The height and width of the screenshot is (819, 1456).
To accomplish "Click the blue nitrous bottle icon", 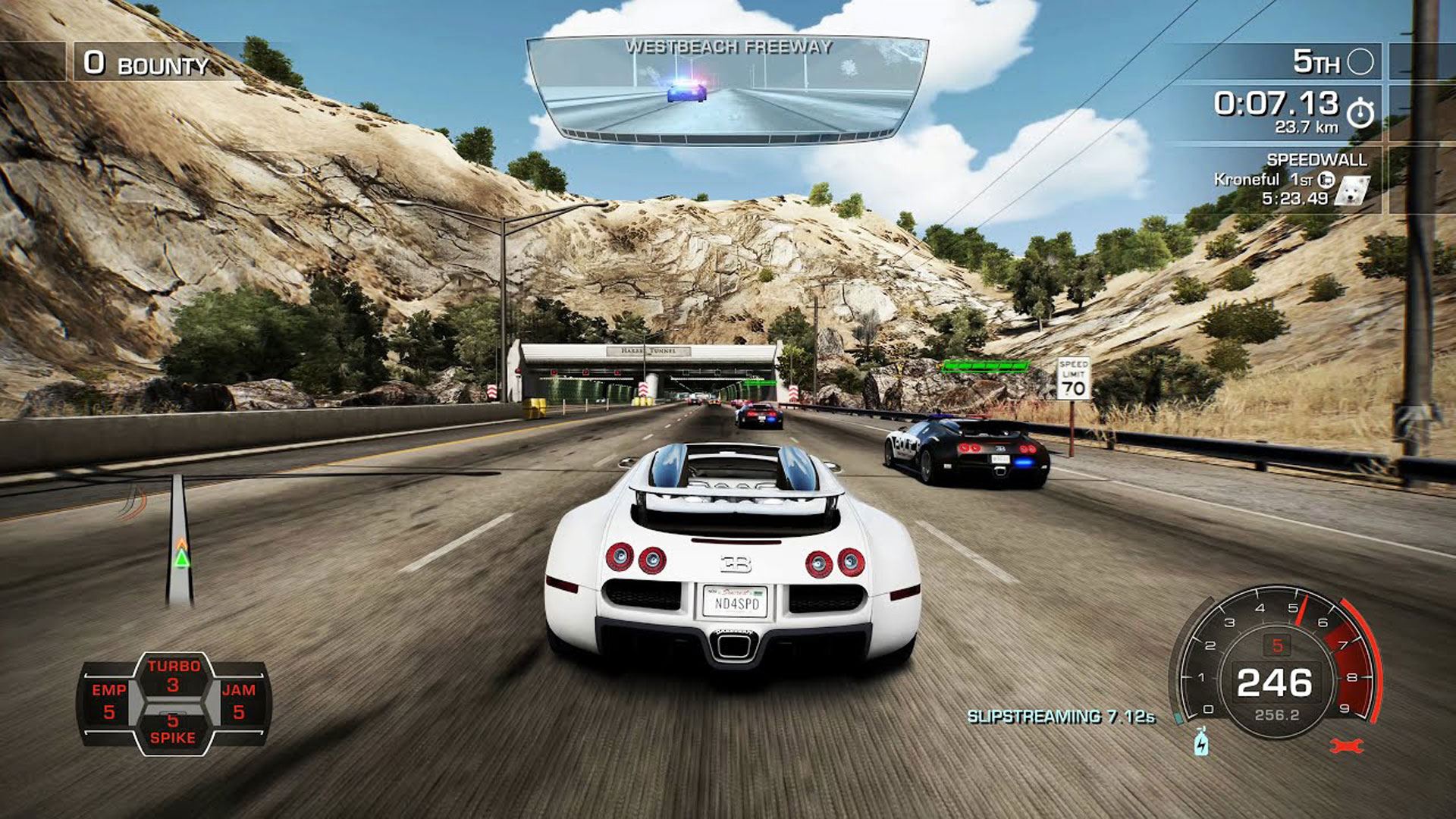I will (x=1201, y=742).
